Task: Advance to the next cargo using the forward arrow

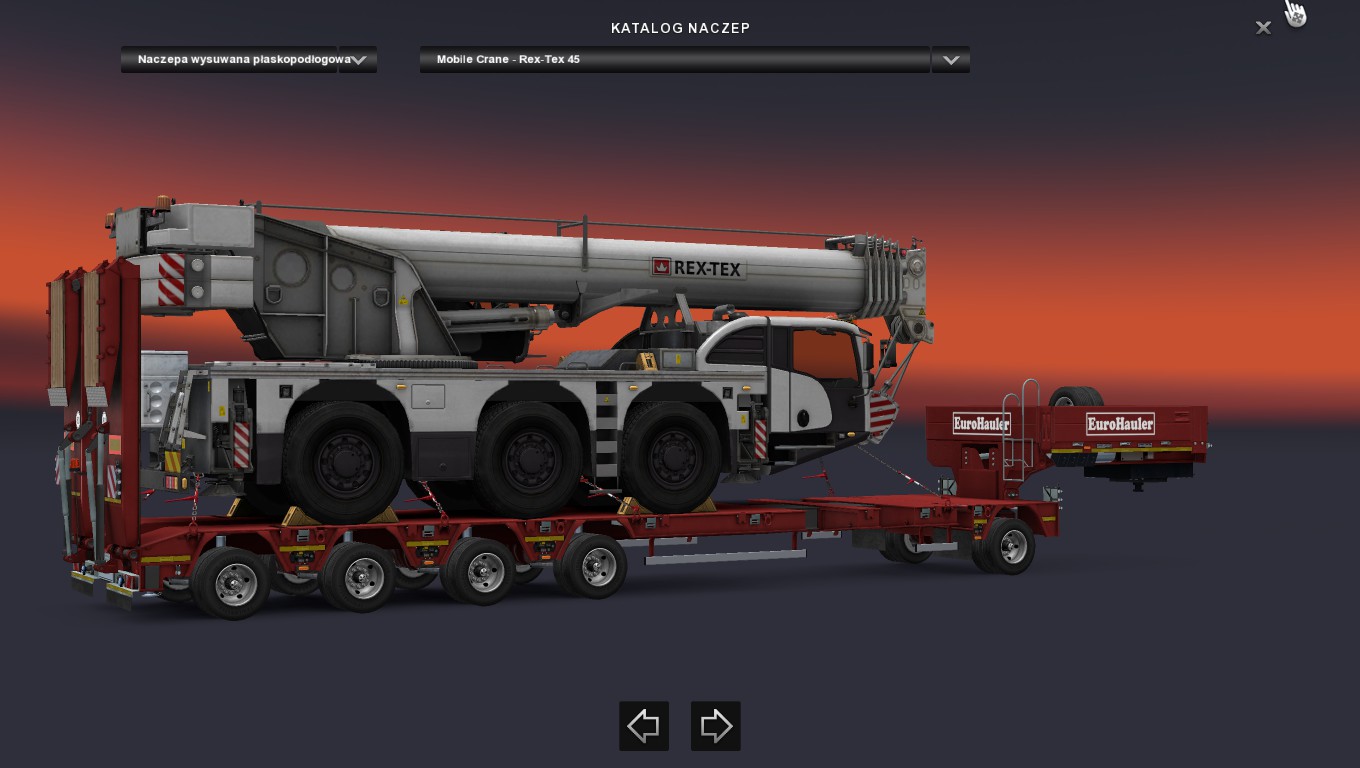Action: point(715,726)
